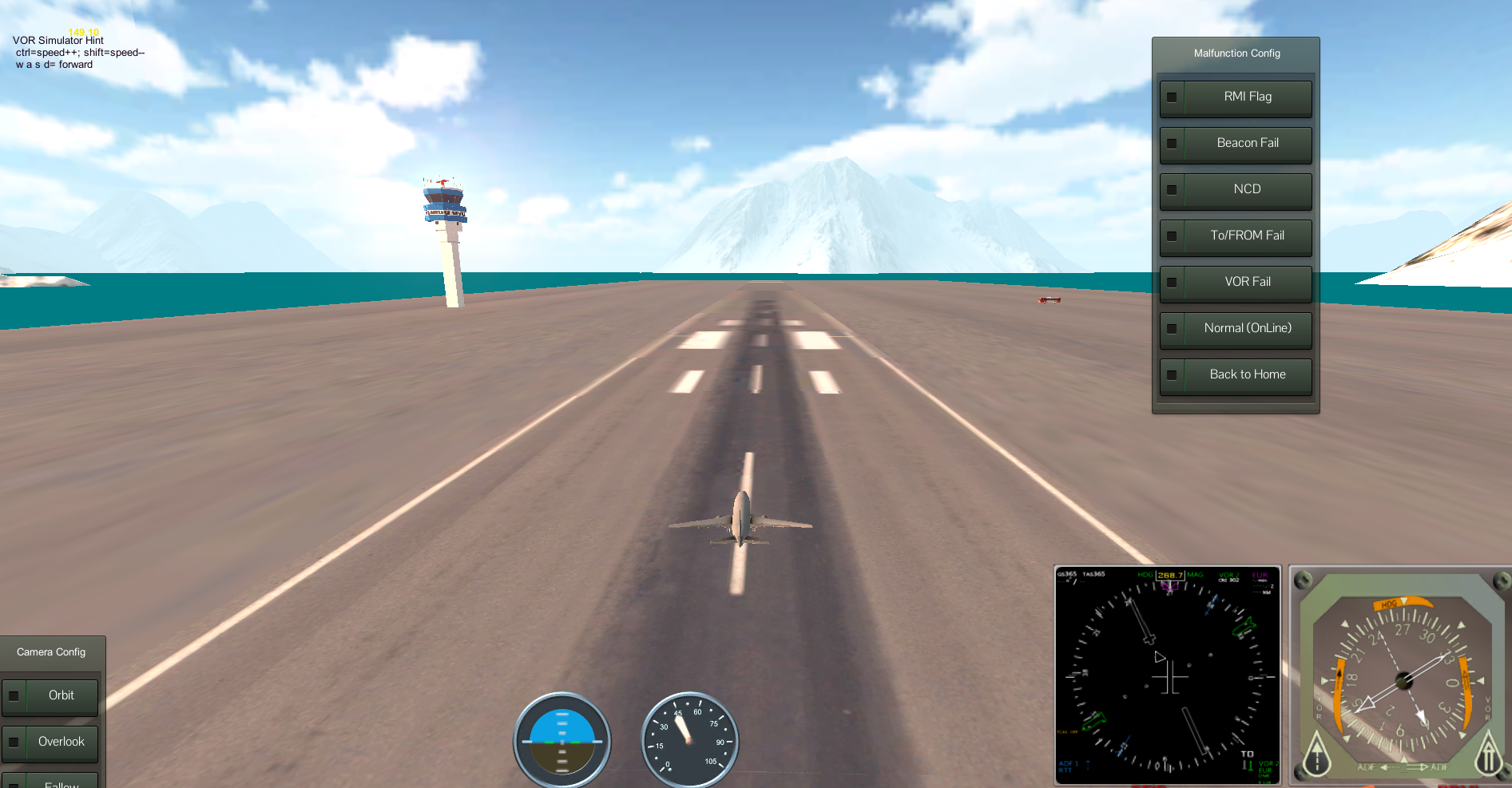1512x788 pixels.
Task: Select the NCD malfunction option
Action: click(1235, 190)
